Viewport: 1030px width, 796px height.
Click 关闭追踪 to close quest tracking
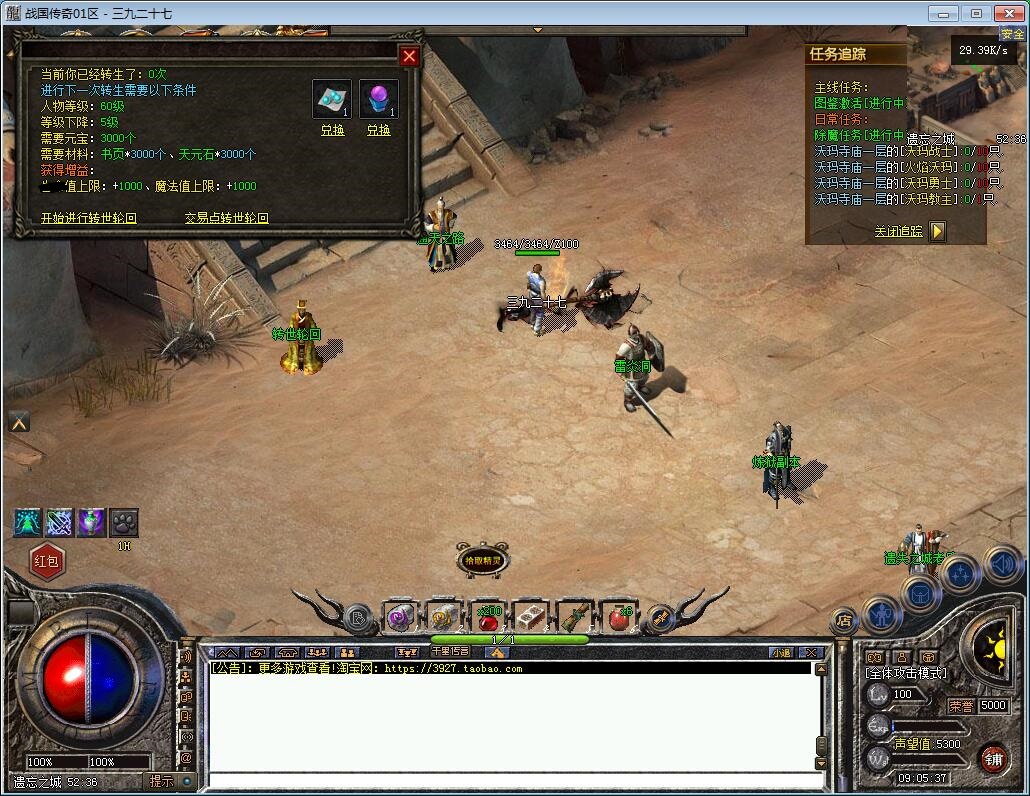pyautogui.click(x=898, y=231)
